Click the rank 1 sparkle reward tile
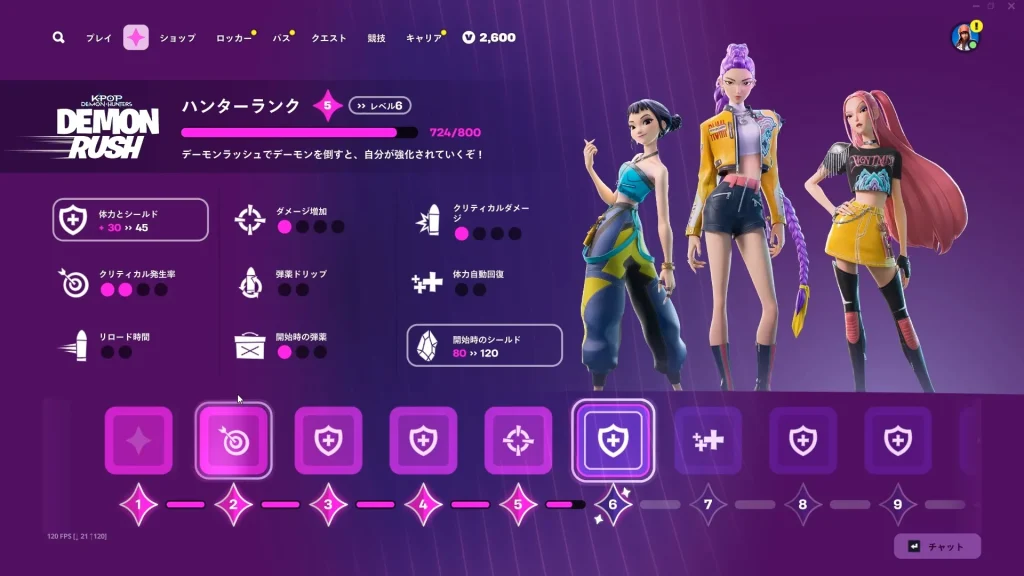 (138, 440)
